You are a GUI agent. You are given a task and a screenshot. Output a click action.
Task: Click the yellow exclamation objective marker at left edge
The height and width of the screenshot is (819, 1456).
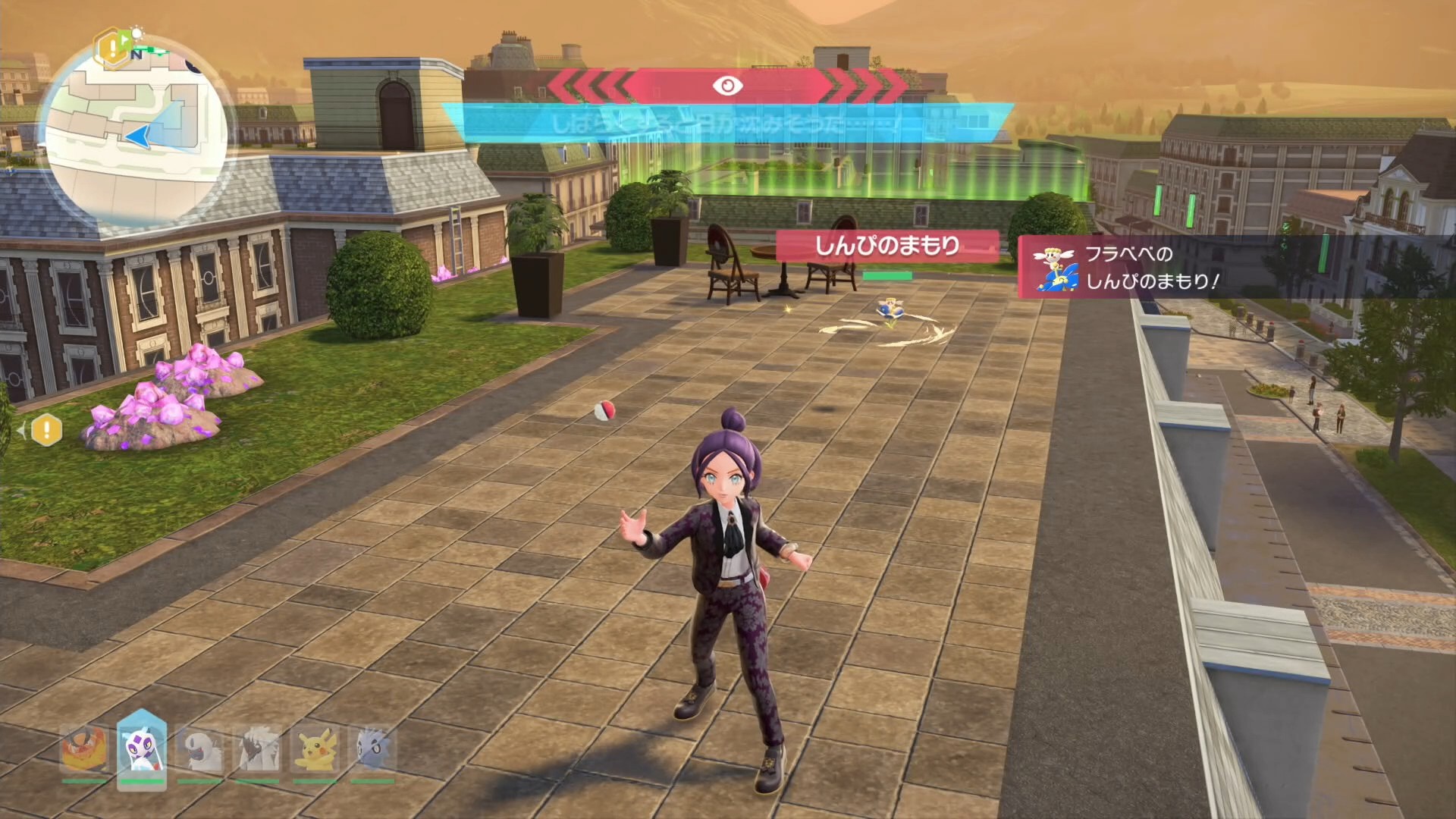[x=46, y=431]
